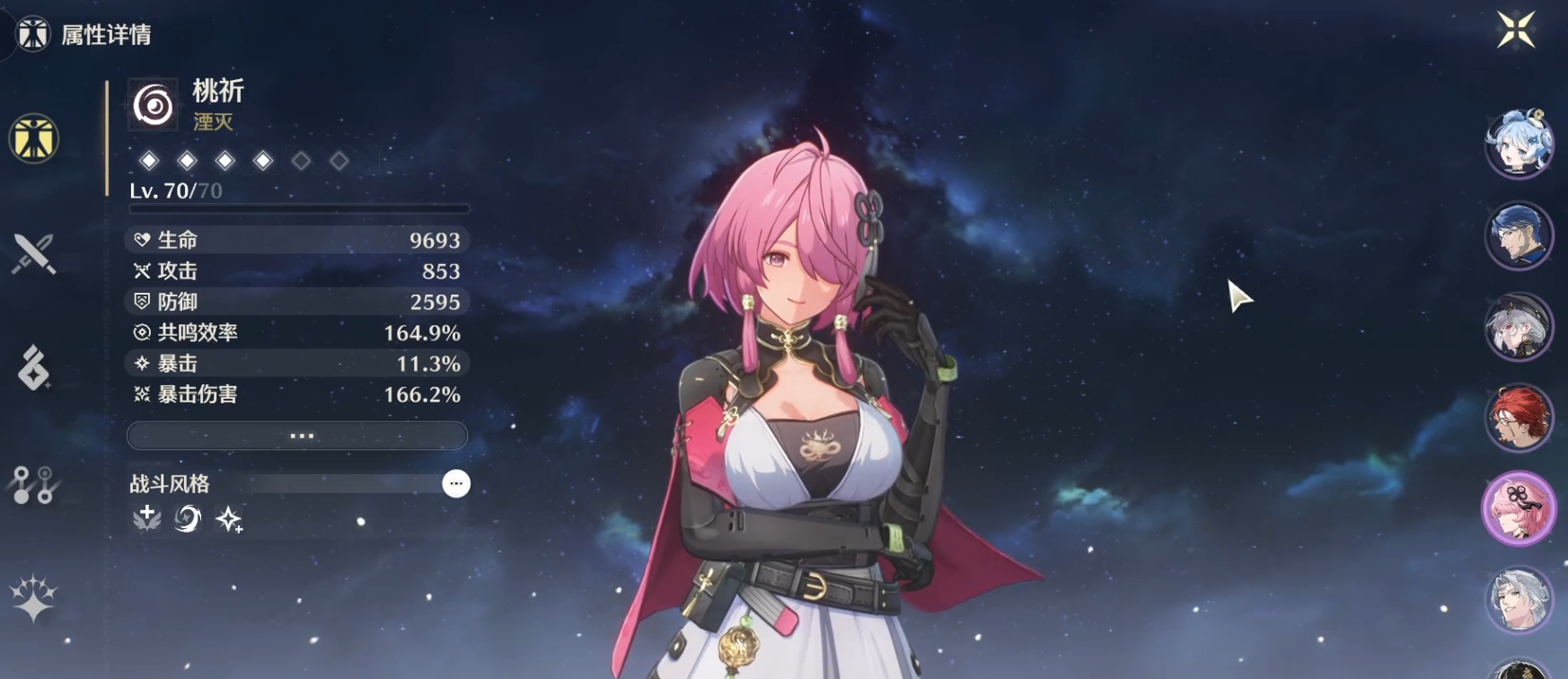The width and height of the screenshot is (1568, 679).
Task: Select the highlighted pink-haired Taoqi portrait
Action: click(x=1519, y=509)
